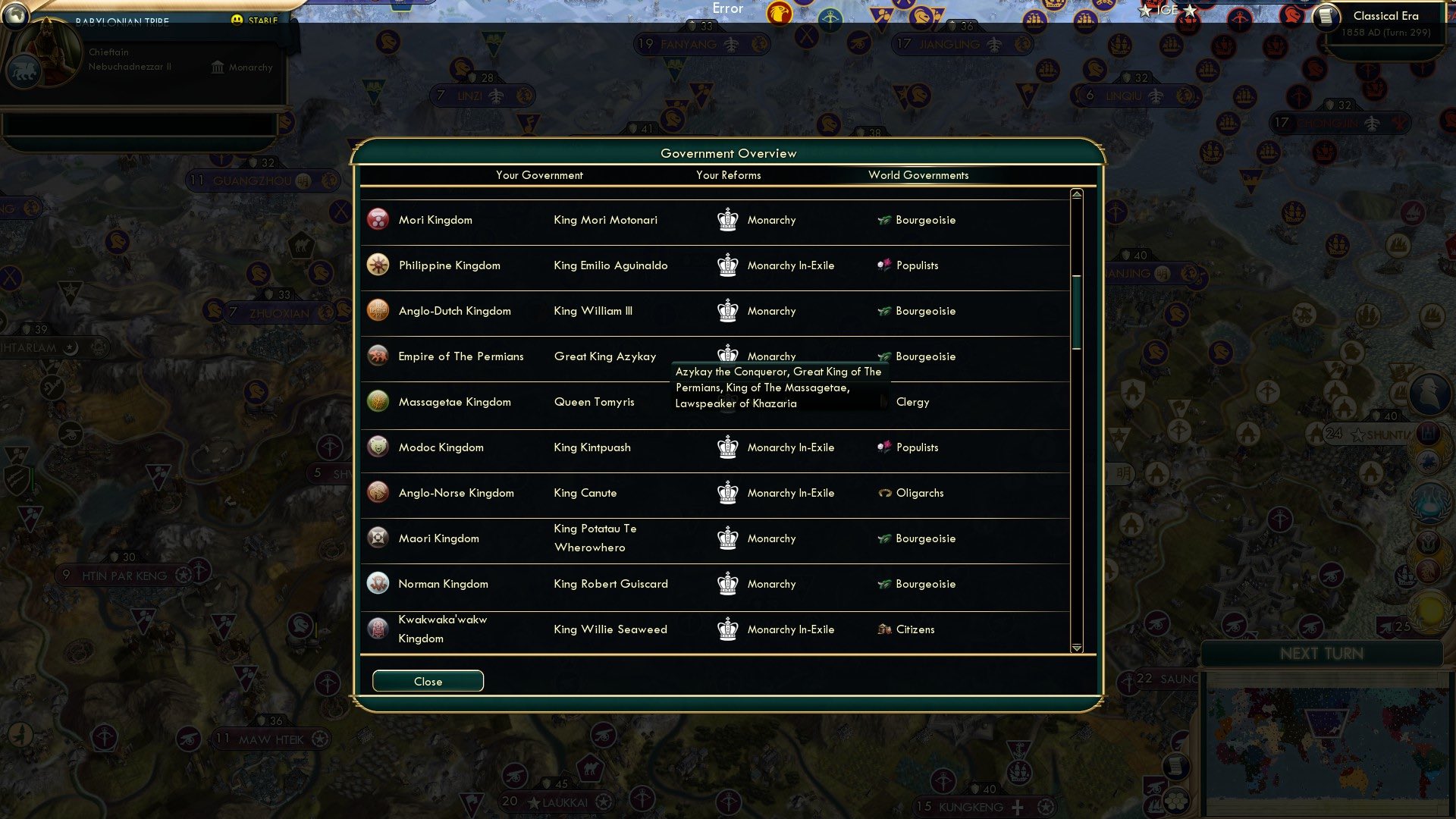This screenshot has width=1456, height=819.
Task: Switch to the Your Government tab
Action: pos(539,175)
